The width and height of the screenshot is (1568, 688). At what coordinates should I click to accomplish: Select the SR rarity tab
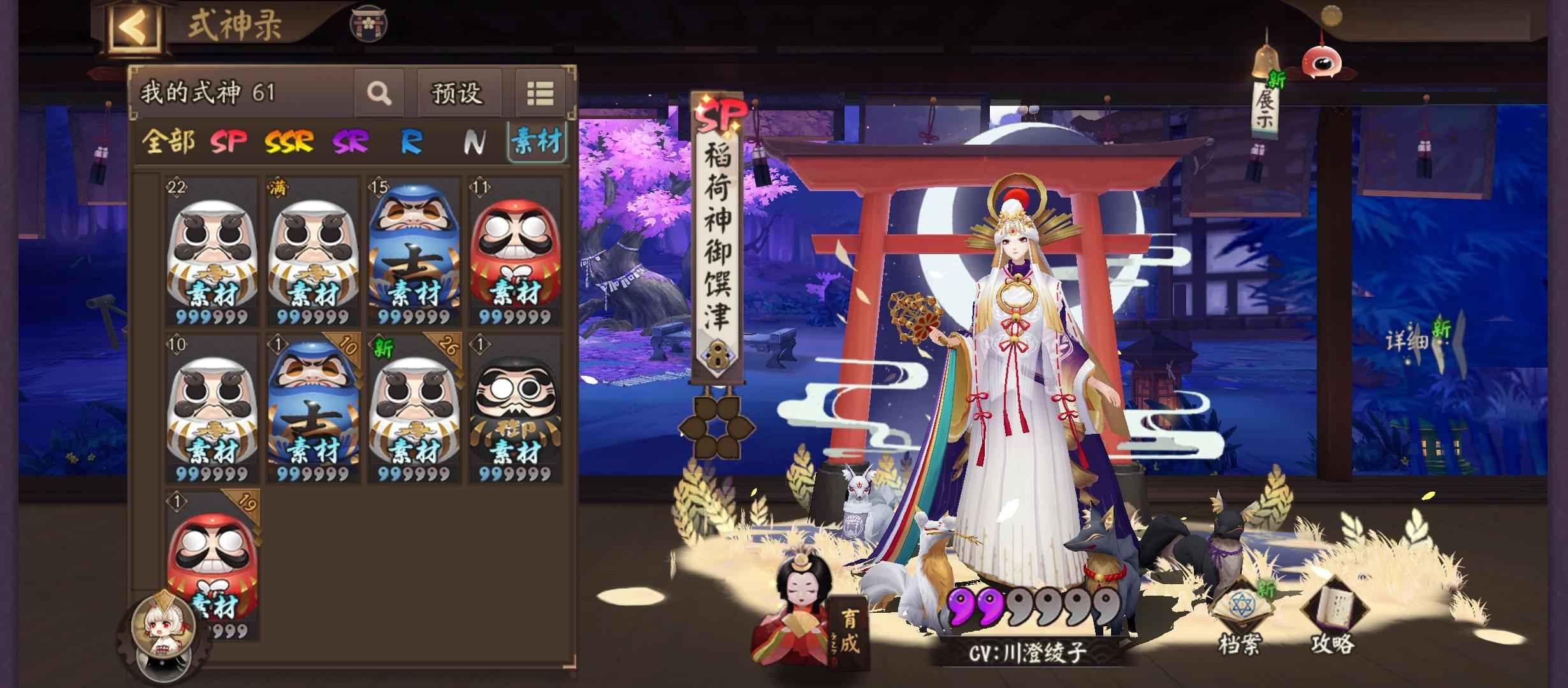(350, 141)
